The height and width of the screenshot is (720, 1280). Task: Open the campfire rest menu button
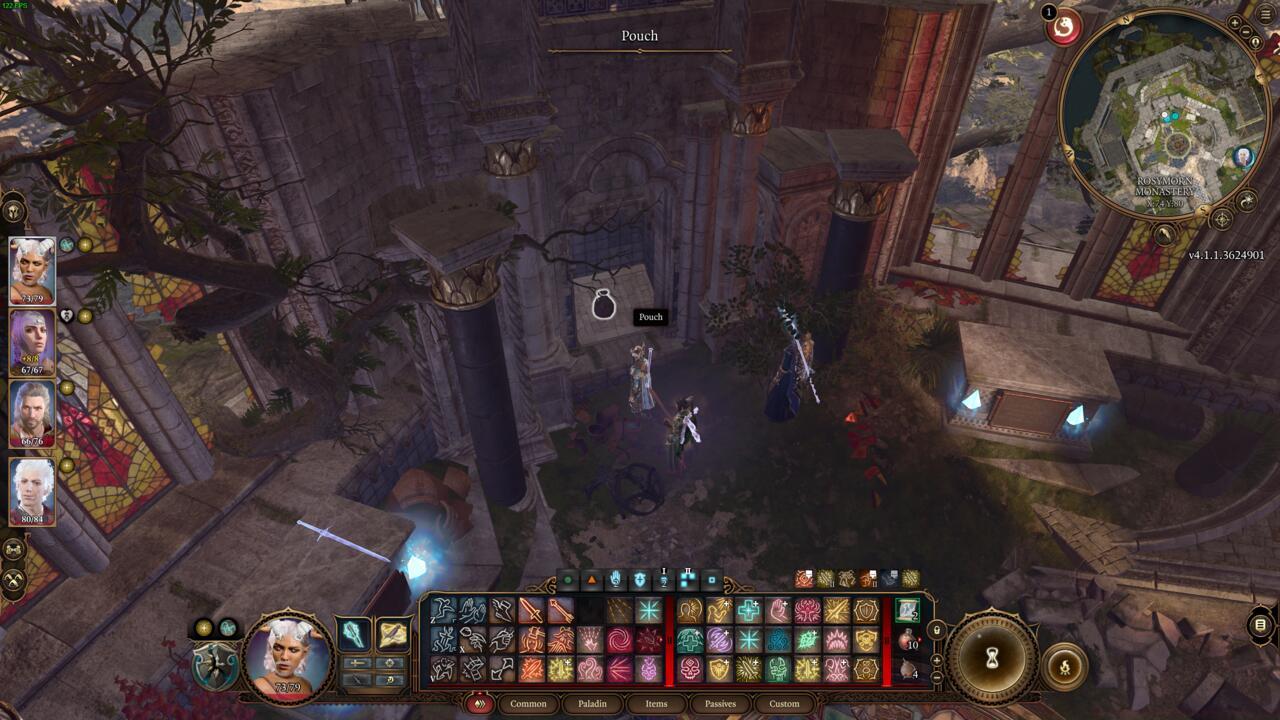coord(1064,668)
